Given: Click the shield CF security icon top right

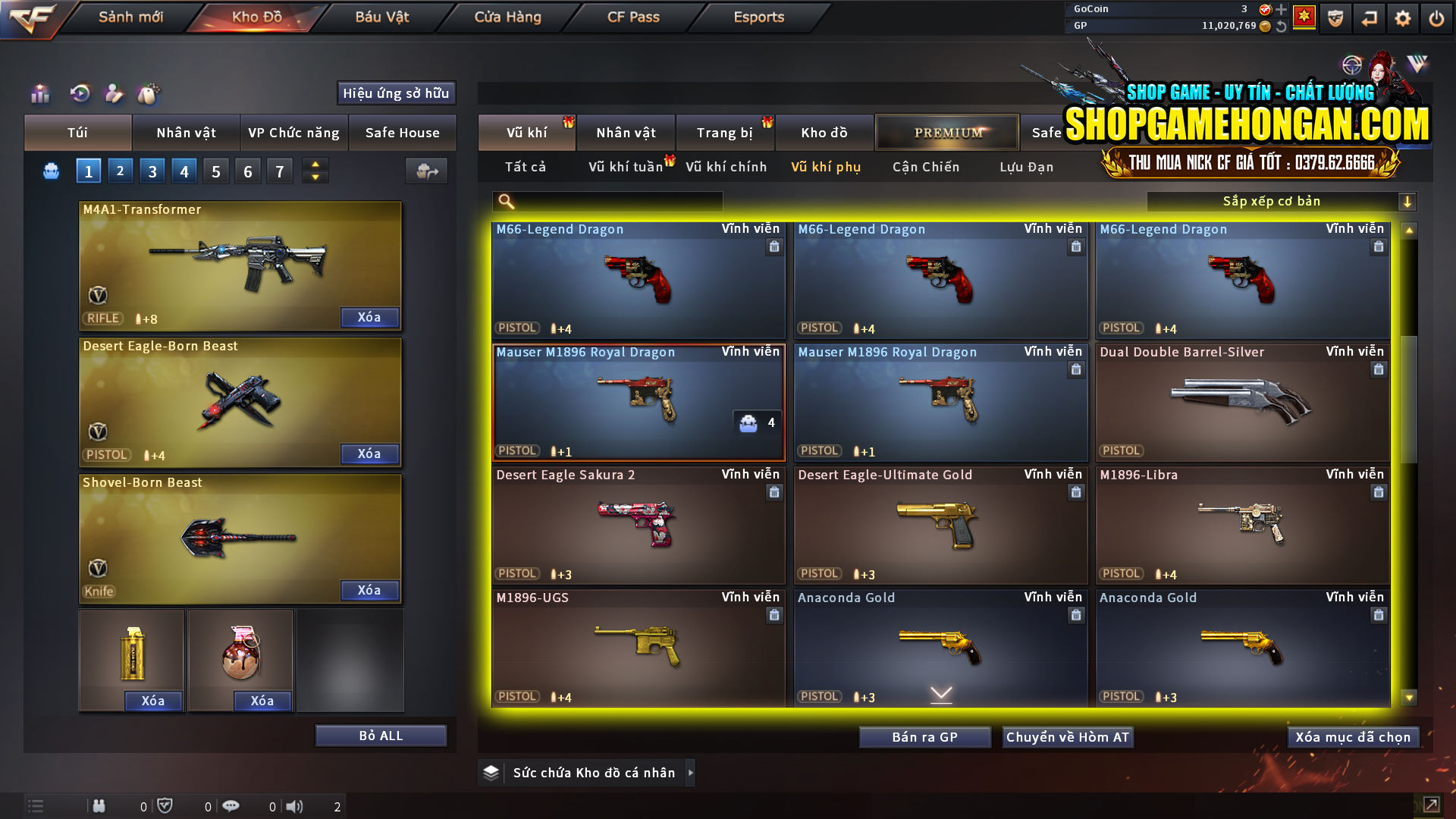Looking at the screenshot, I should click(1335, 17).
